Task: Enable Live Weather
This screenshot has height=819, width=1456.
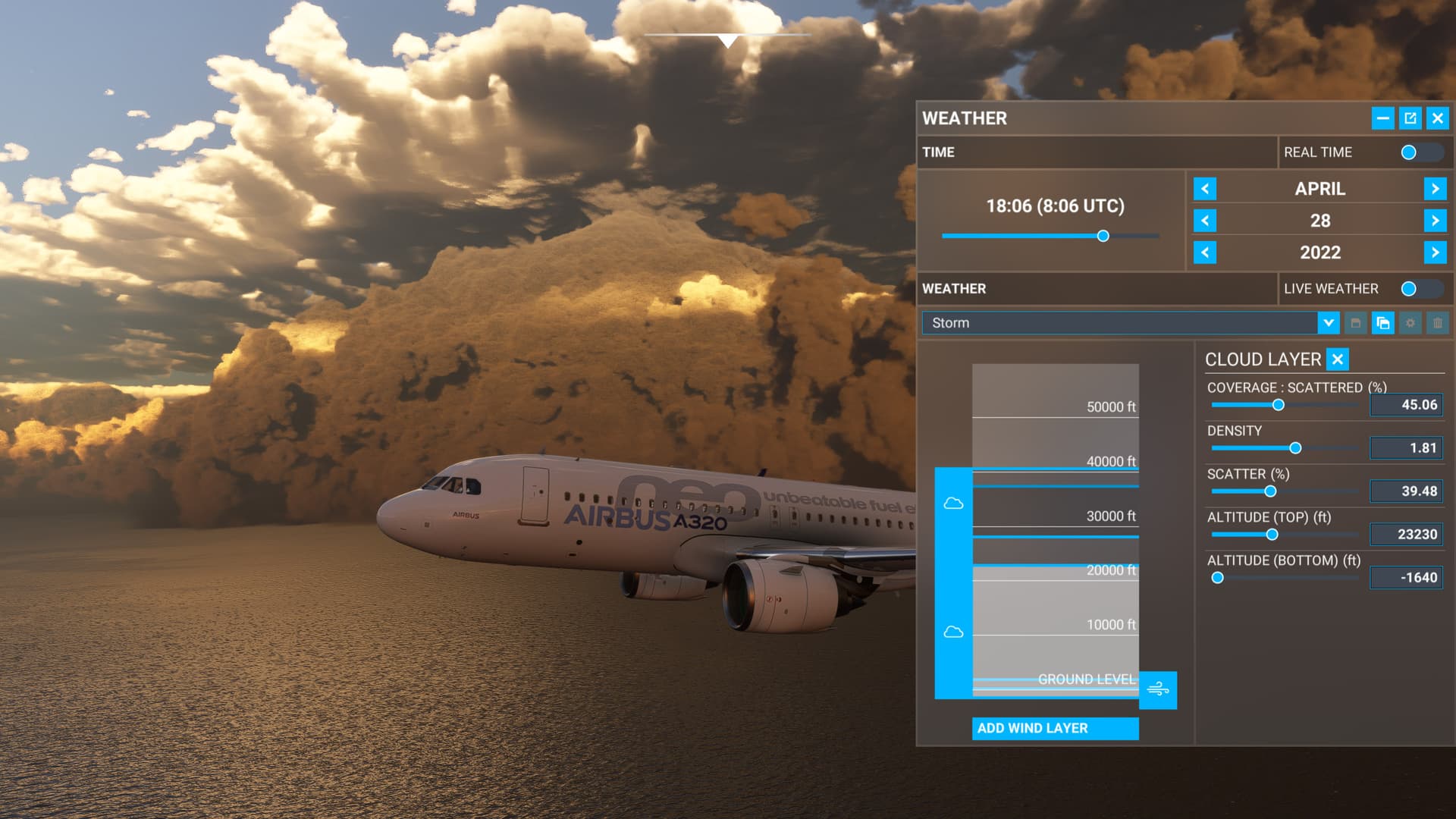Action: pyautogui.click(x=1408, y=288)
